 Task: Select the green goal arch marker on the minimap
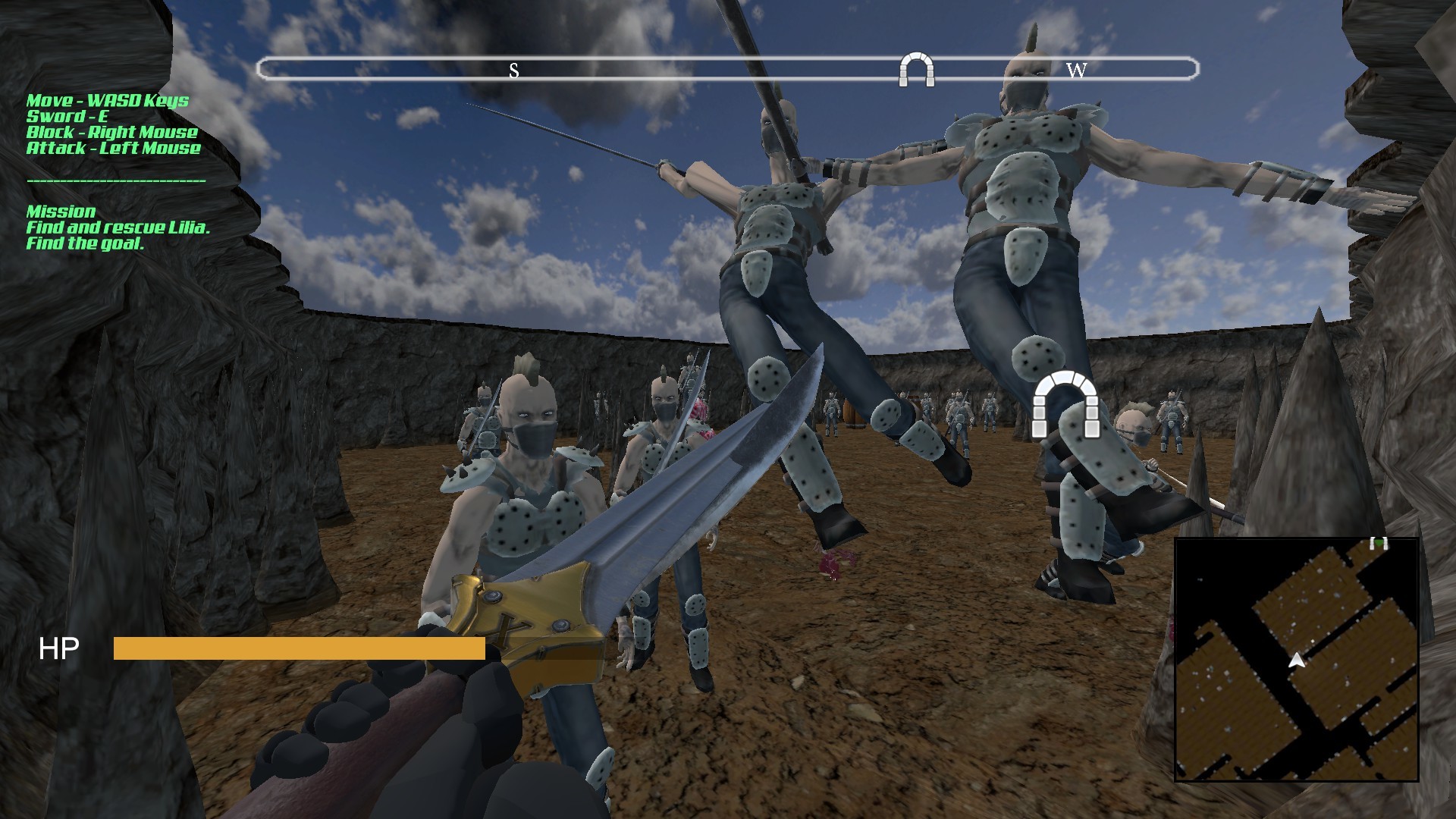(1379, 543)
